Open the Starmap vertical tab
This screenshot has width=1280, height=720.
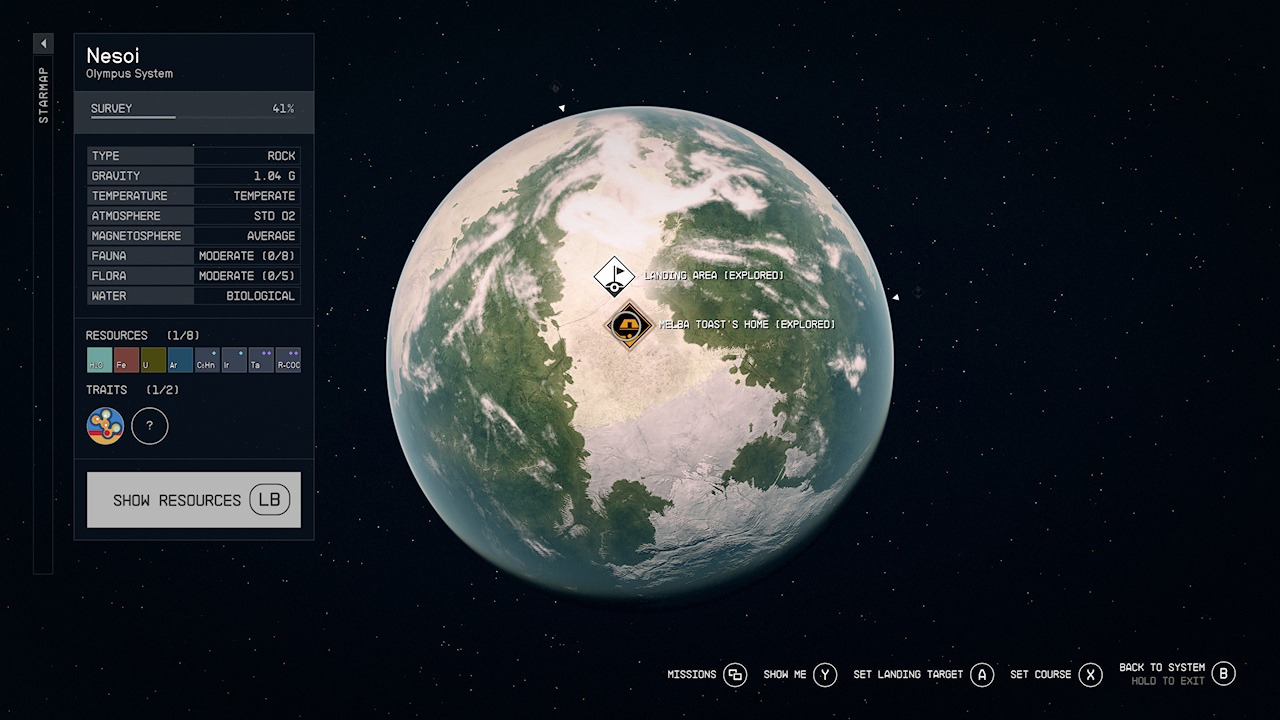[x=43, y=96]
